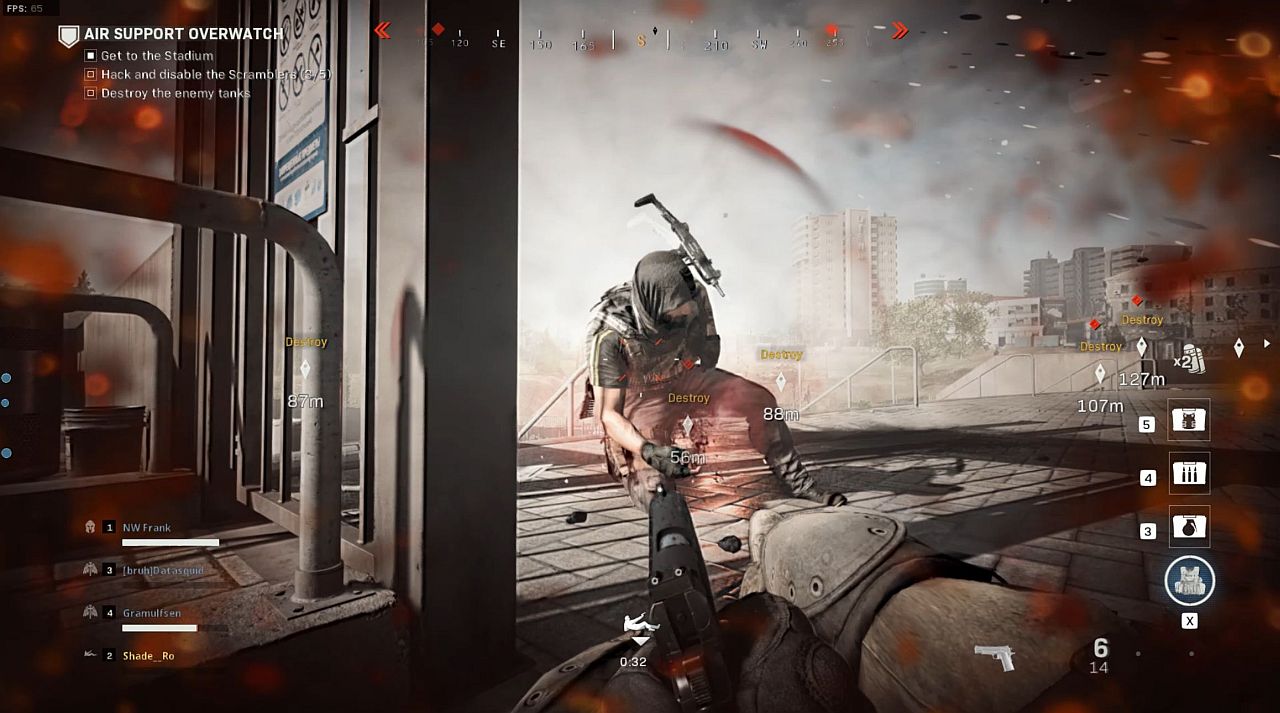Activate the armor plate vest icon
The height and width of the screenshot is (713, 1280).
click(x=1189, y=581)
